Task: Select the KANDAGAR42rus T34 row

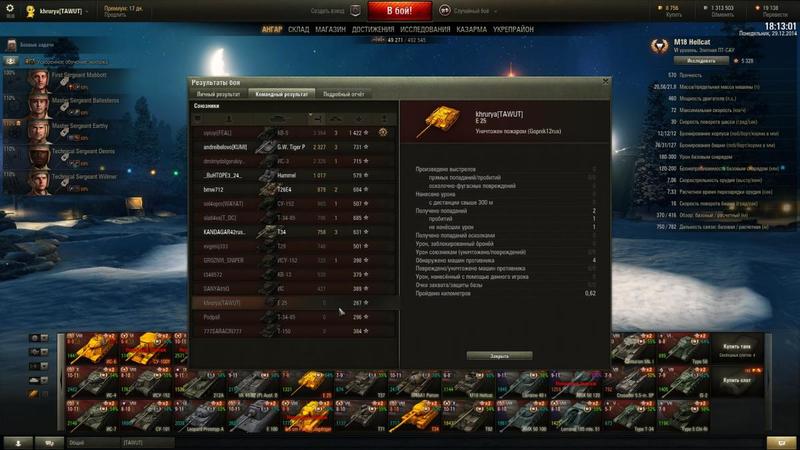Action: 290,231
